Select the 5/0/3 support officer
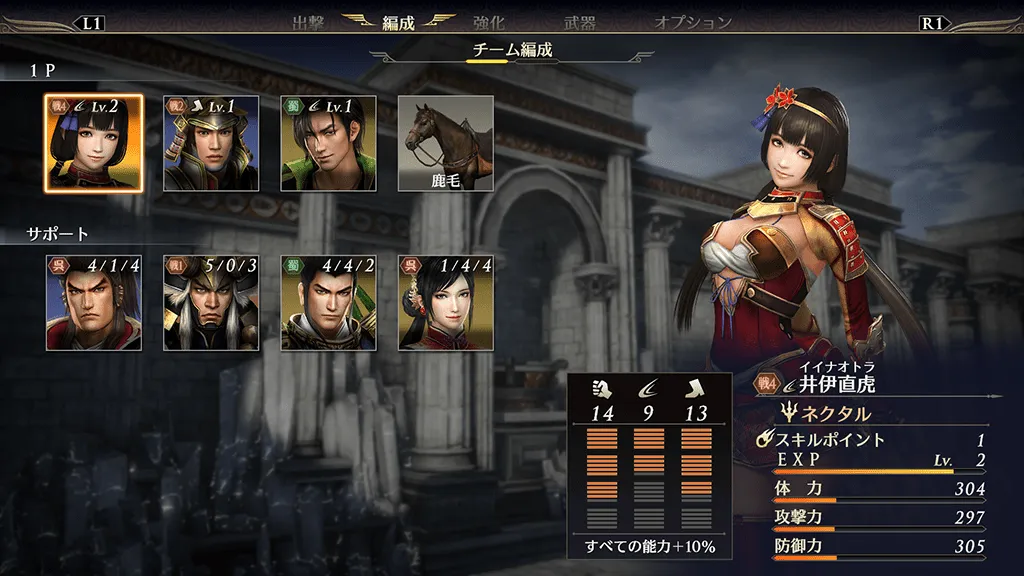This screenshot has width=1024, height=576. [x=211, y=302]
